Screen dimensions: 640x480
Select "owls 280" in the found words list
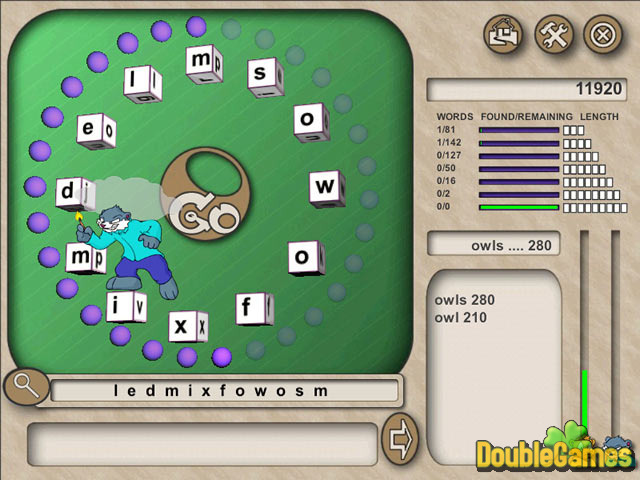pyautogui.click(x=465, y=300)
